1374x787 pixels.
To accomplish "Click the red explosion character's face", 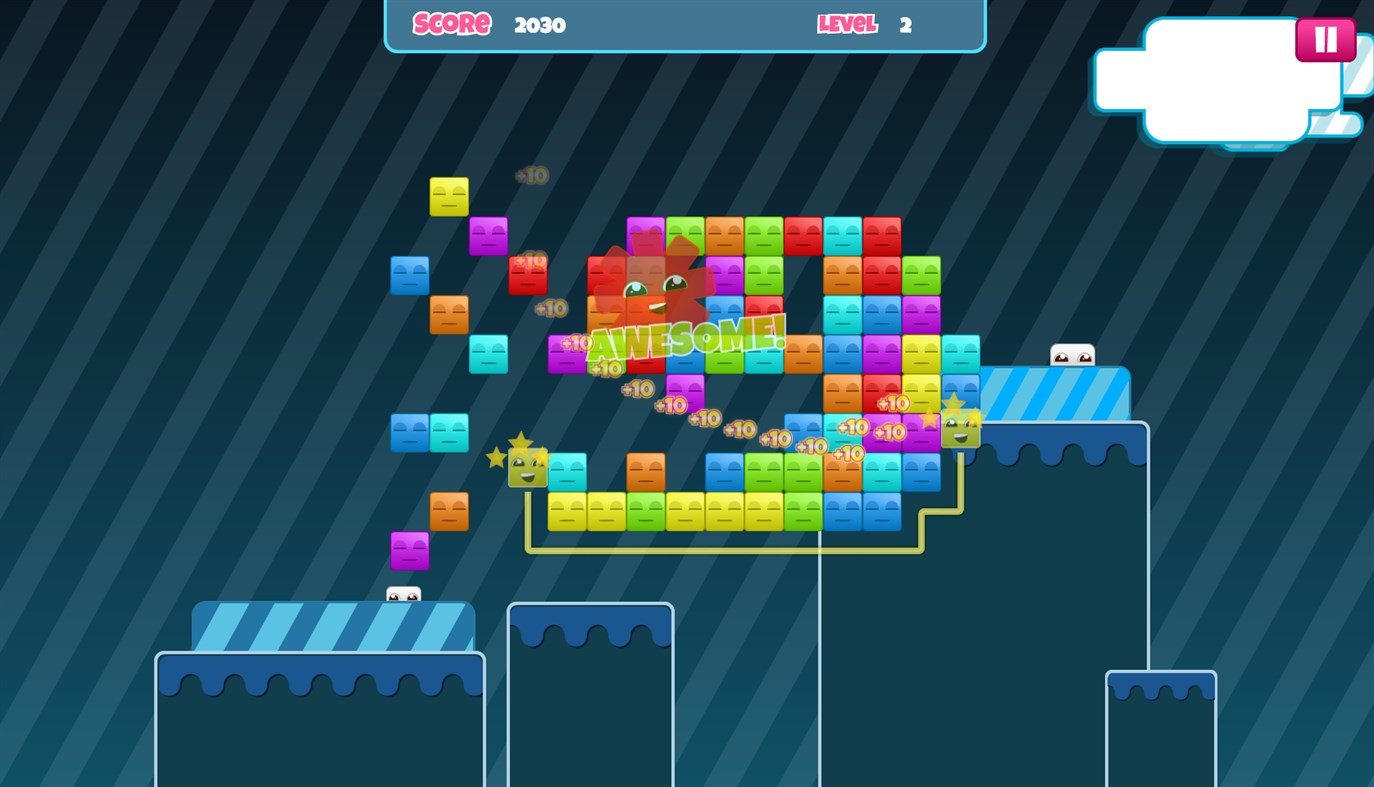I will (655, 290).
